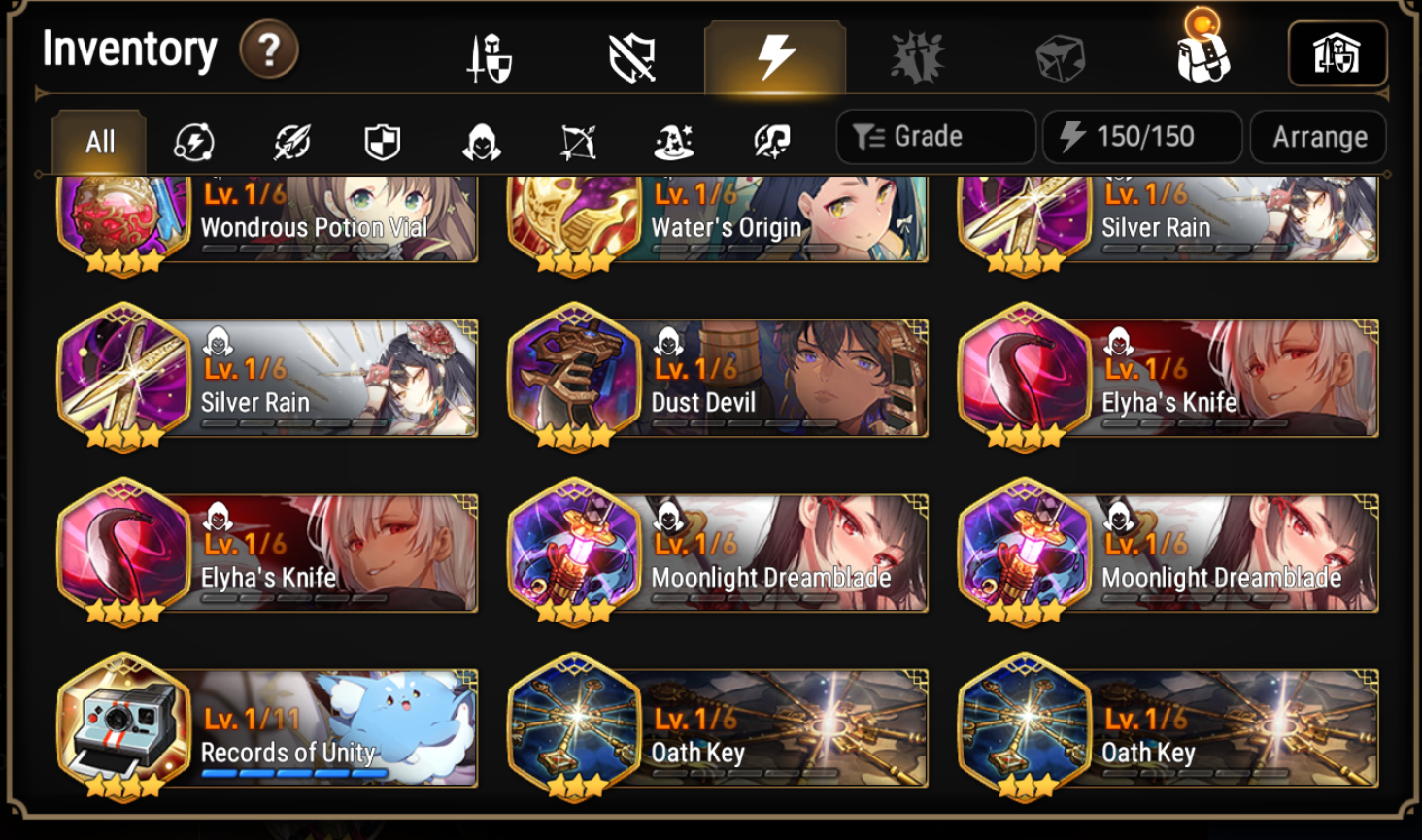The image size is (1422, 840).
Task: Select the Mage wizard hat filter
Action: [x=675, y=140]
